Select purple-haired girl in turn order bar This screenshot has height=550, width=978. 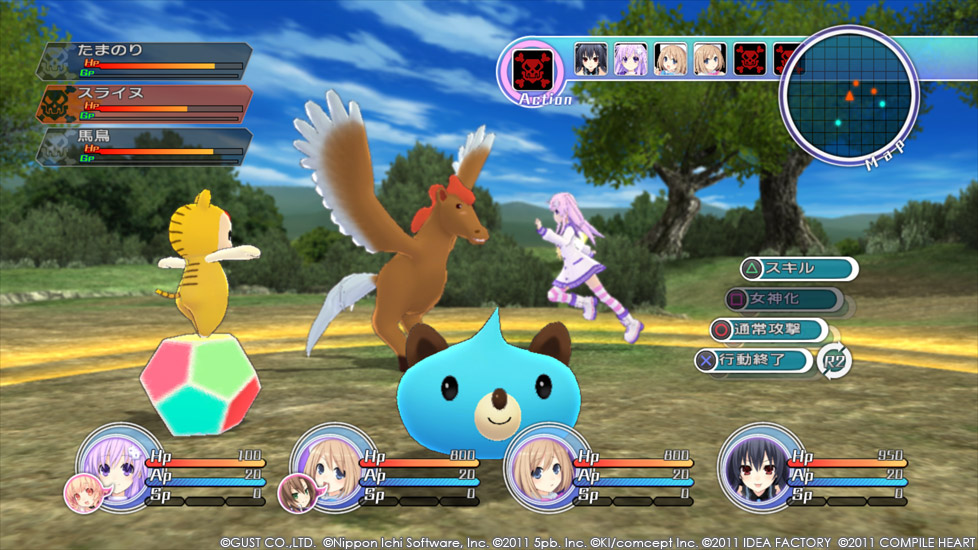click(x=630, y=59)
